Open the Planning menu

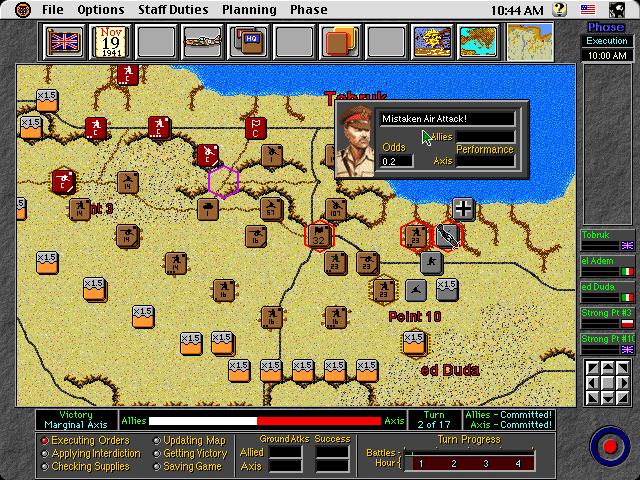tap(250, 10)
